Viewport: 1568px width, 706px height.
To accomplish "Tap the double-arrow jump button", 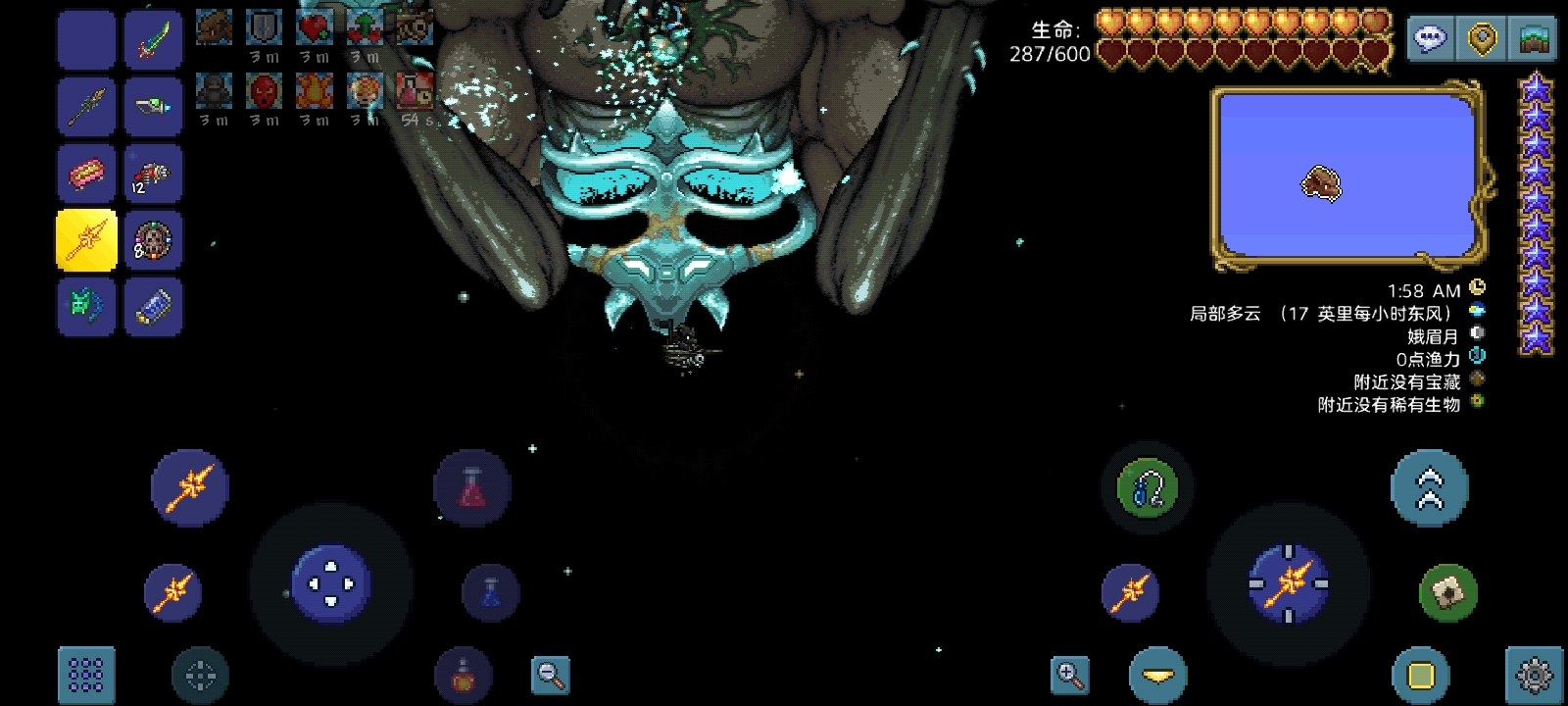I will pyautogui.click(x=1429, y=487).
